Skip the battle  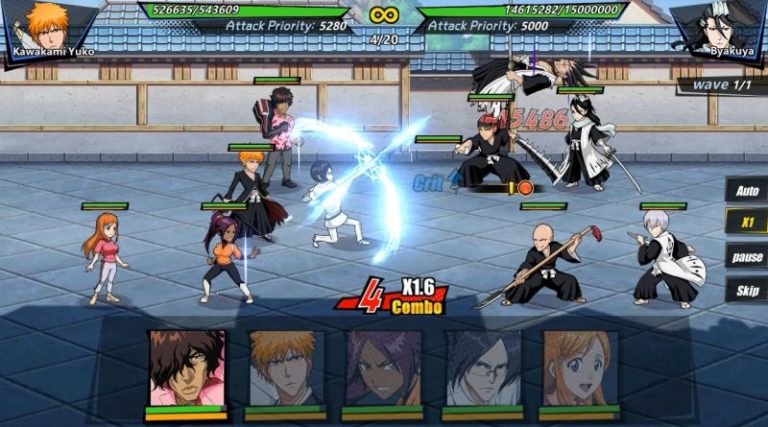(x=746, y=290)
